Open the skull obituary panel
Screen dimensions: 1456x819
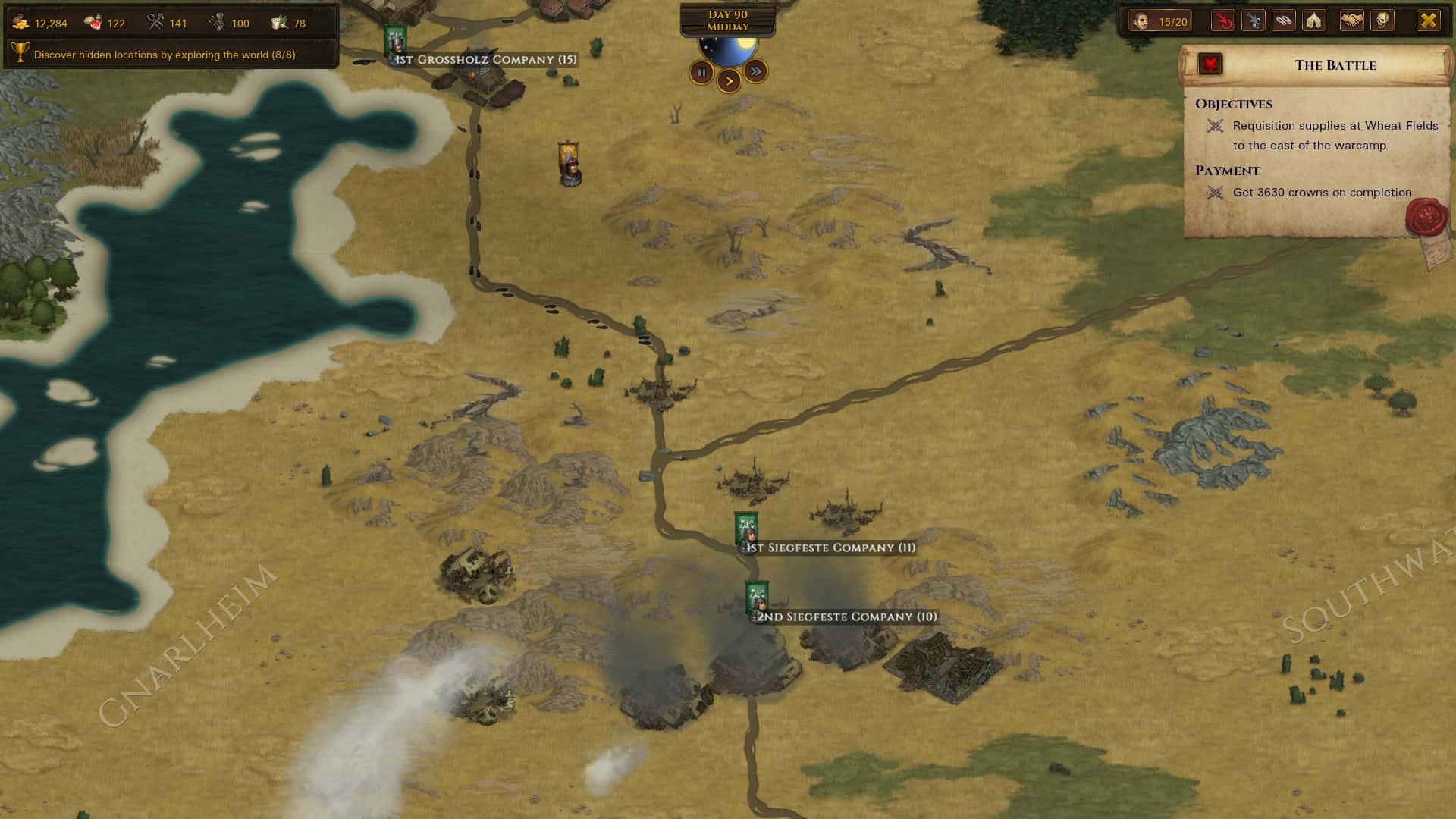click(1382, 20)
